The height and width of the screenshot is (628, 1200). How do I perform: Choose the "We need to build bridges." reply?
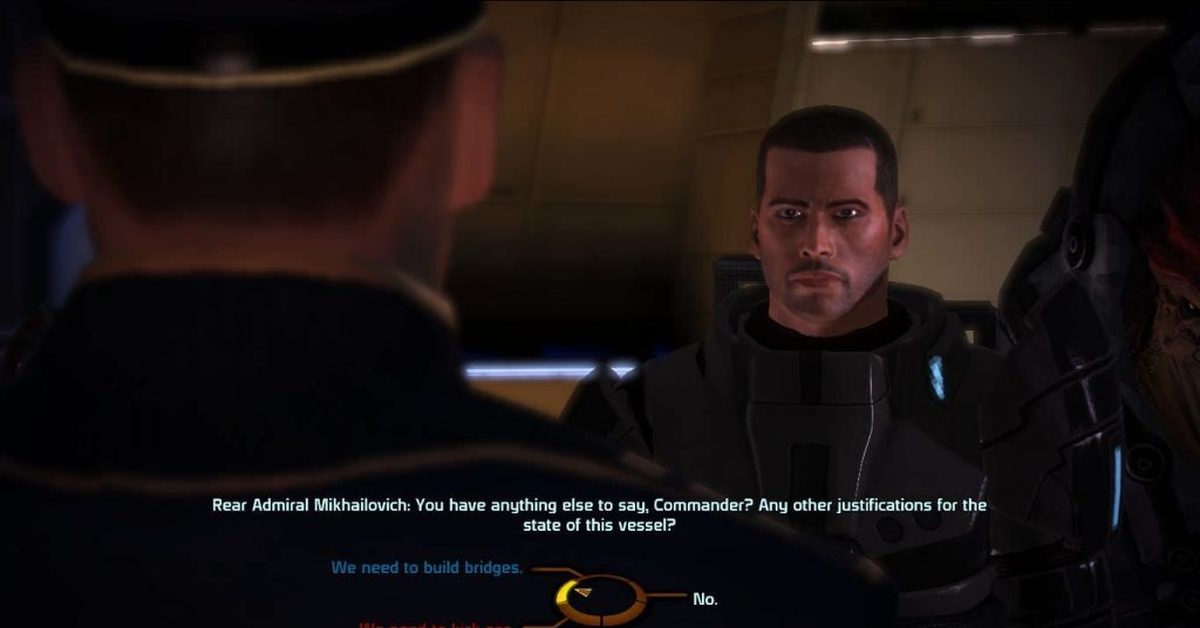[x=427, y=568]
